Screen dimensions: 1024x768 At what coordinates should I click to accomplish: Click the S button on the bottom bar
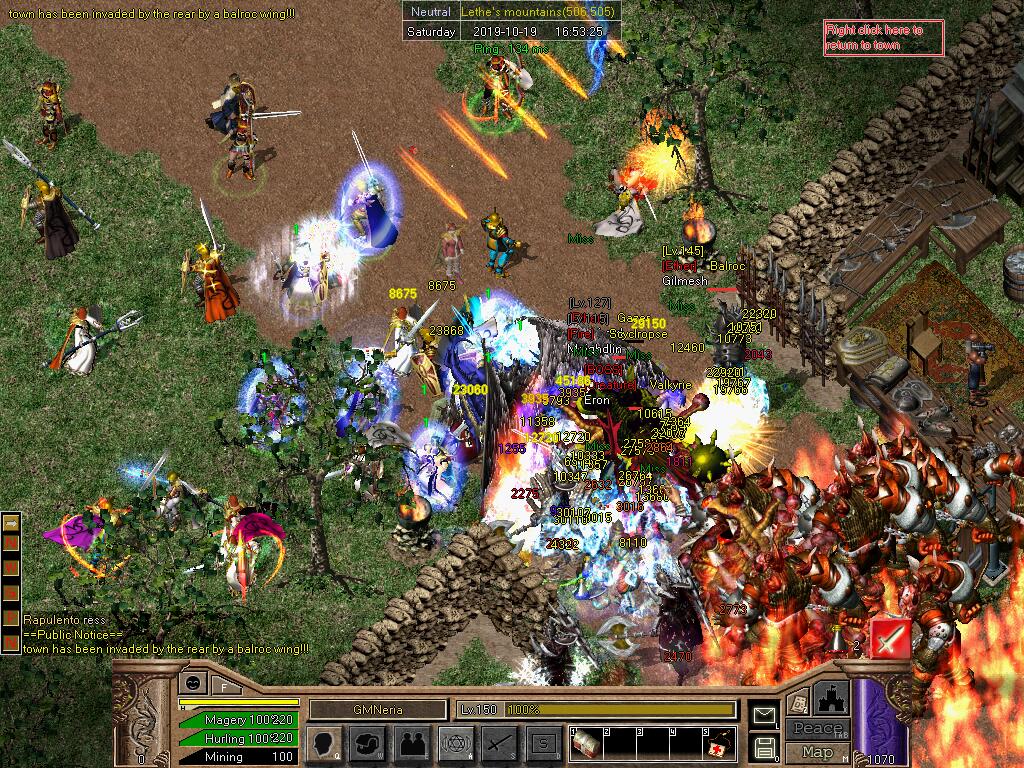click(x=543, y=743)
